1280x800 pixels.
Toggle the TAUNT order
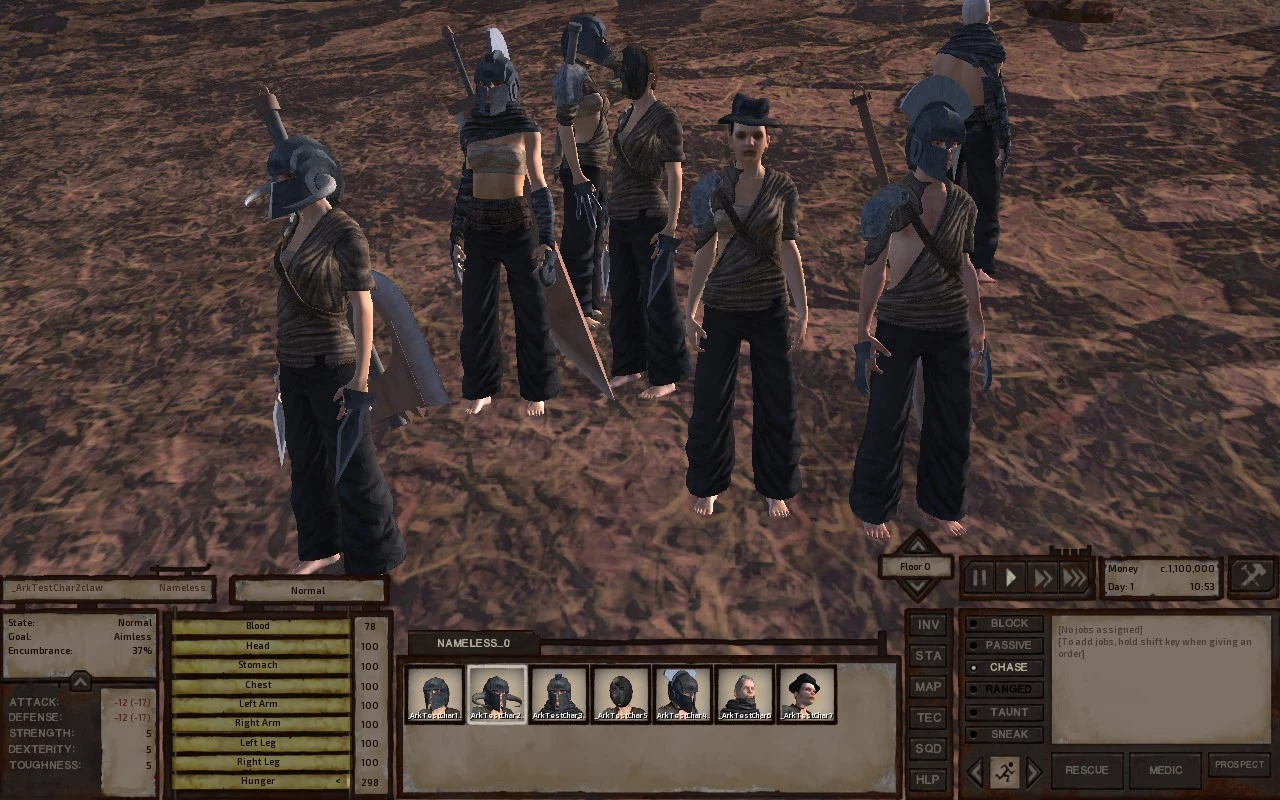pyautogui.click(x=1008, y=712)
